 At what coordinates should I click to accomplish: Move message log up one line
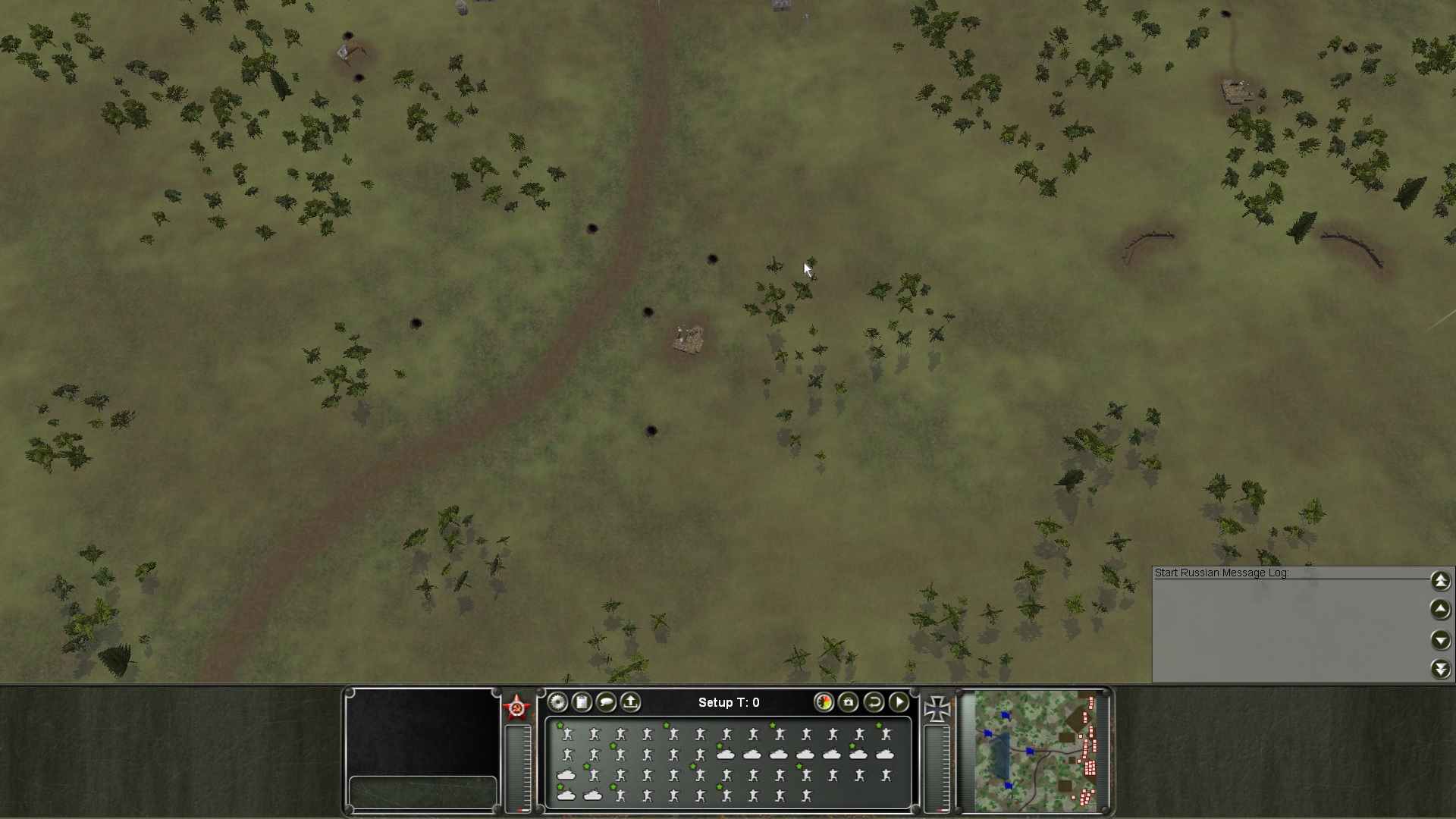[1441, 610]
